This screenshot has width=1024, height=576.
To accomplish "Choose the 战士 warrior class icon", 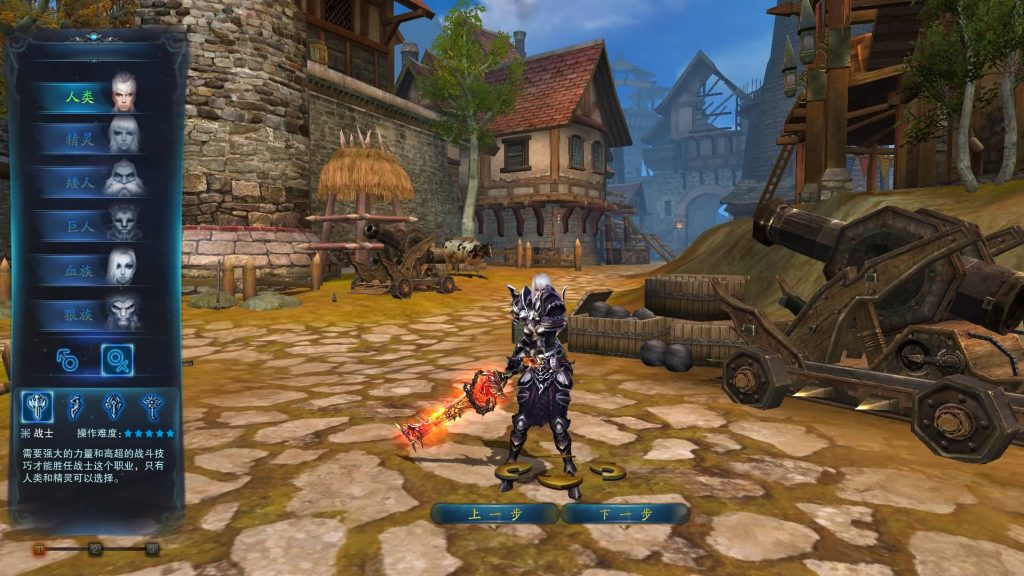I will (38, 406).
